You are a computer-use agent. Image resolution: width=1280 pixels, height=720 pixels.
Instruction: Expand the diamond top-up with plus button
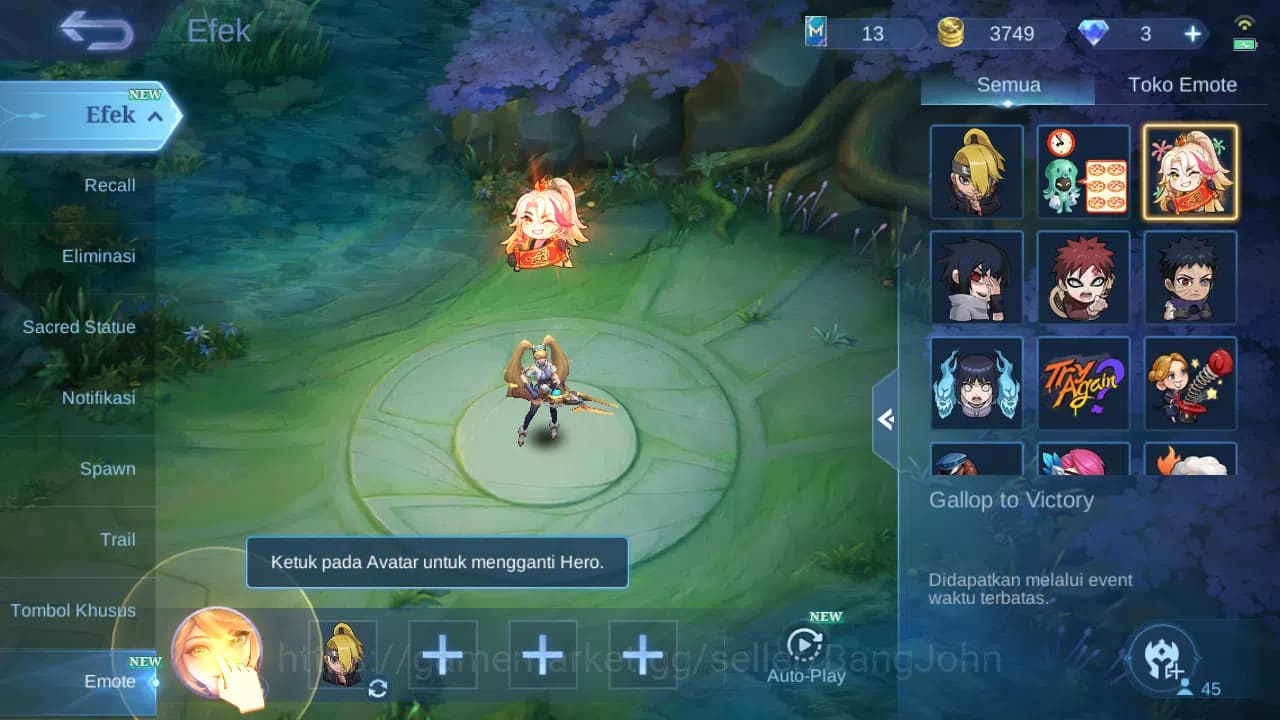pos(1192,33)
